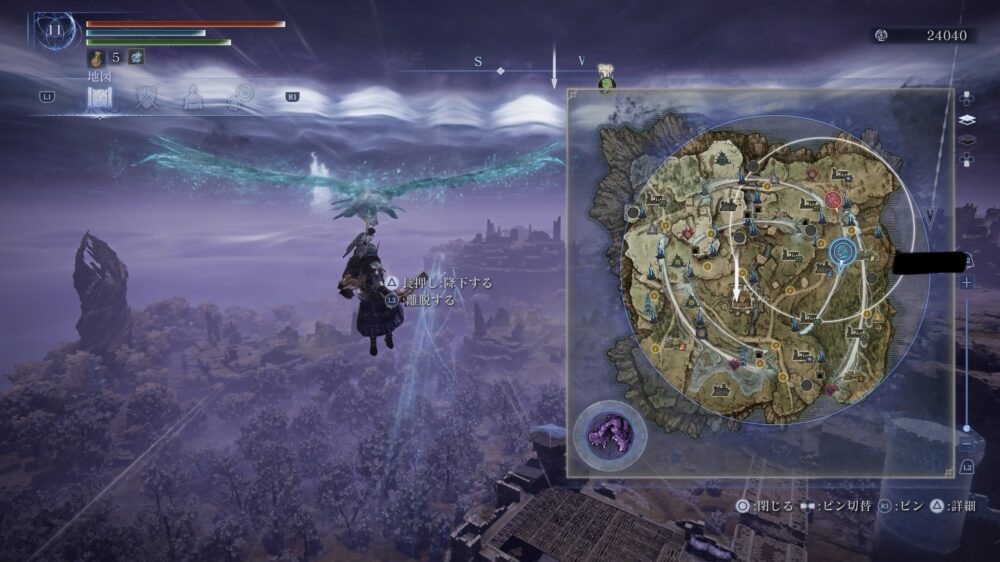The width and height of the screenshot is (1000, 562).
Task: Zoom in the map with plus button
Action: (x=967, y=283)
